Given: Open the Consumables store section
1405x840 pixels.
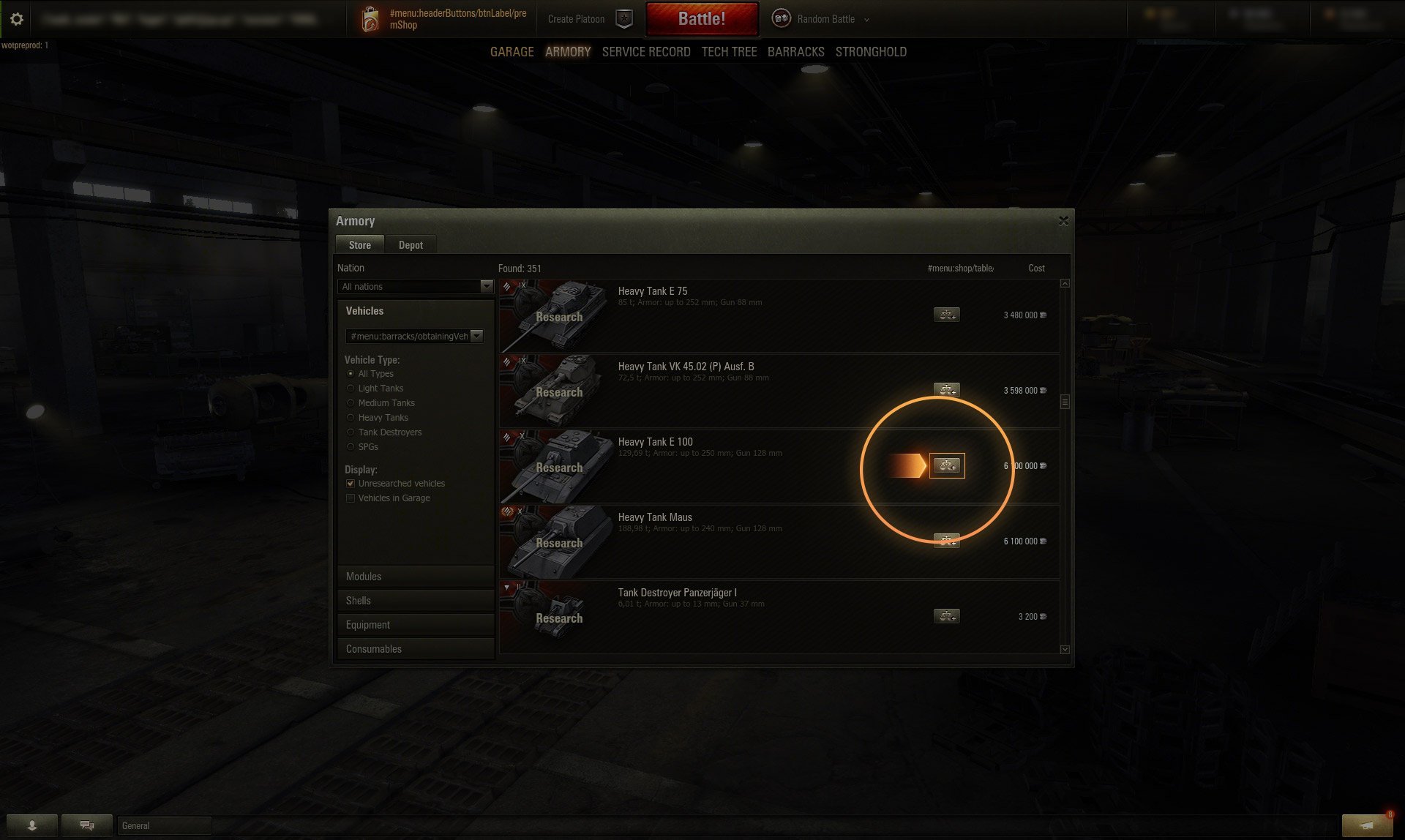Looking at the screenshot, I should pyautogui.click(x=415, y=649).
